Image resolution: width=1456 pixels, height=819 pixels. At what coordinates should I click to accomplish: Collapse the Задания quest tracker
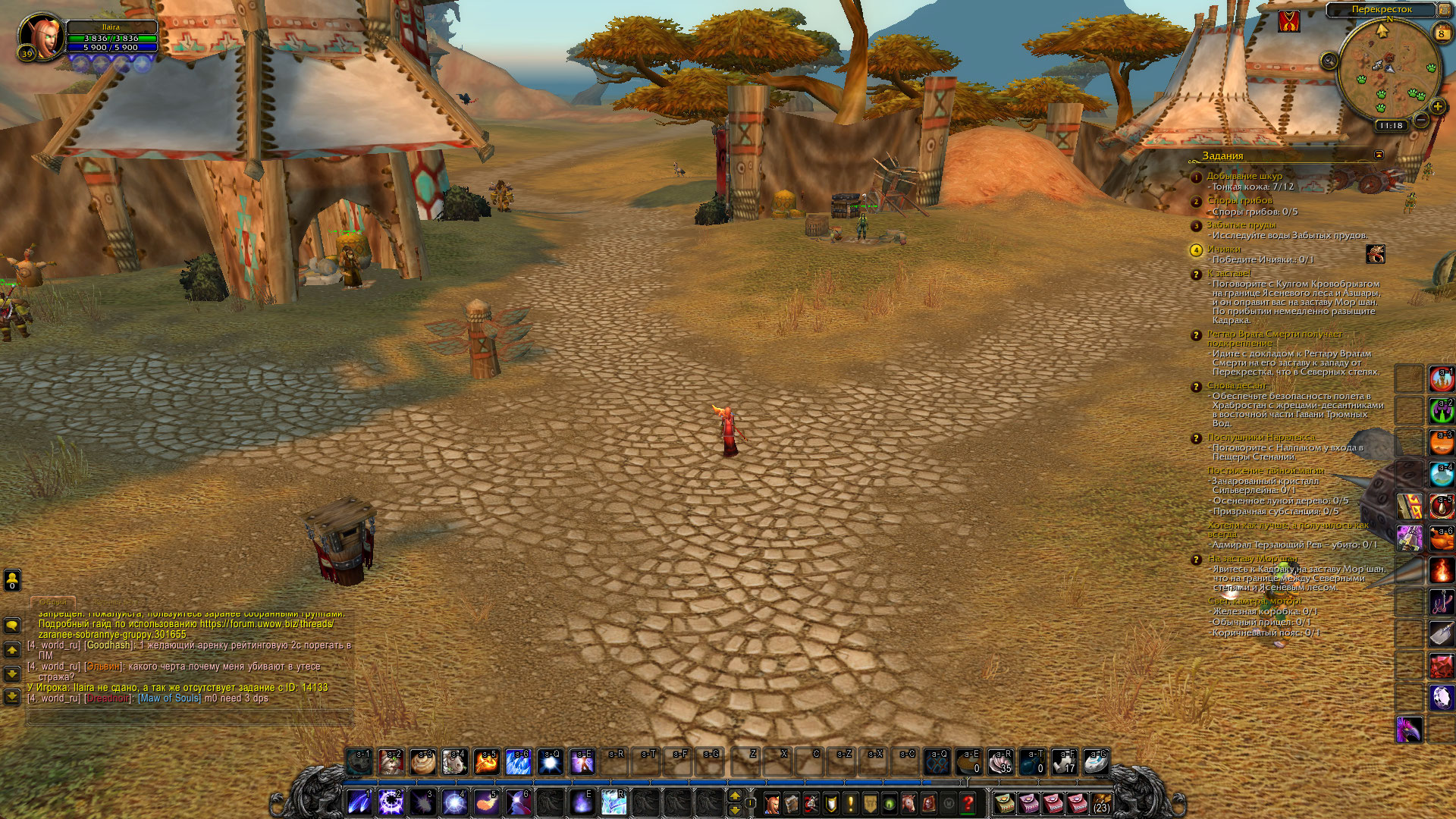[x=1379, y=155]
